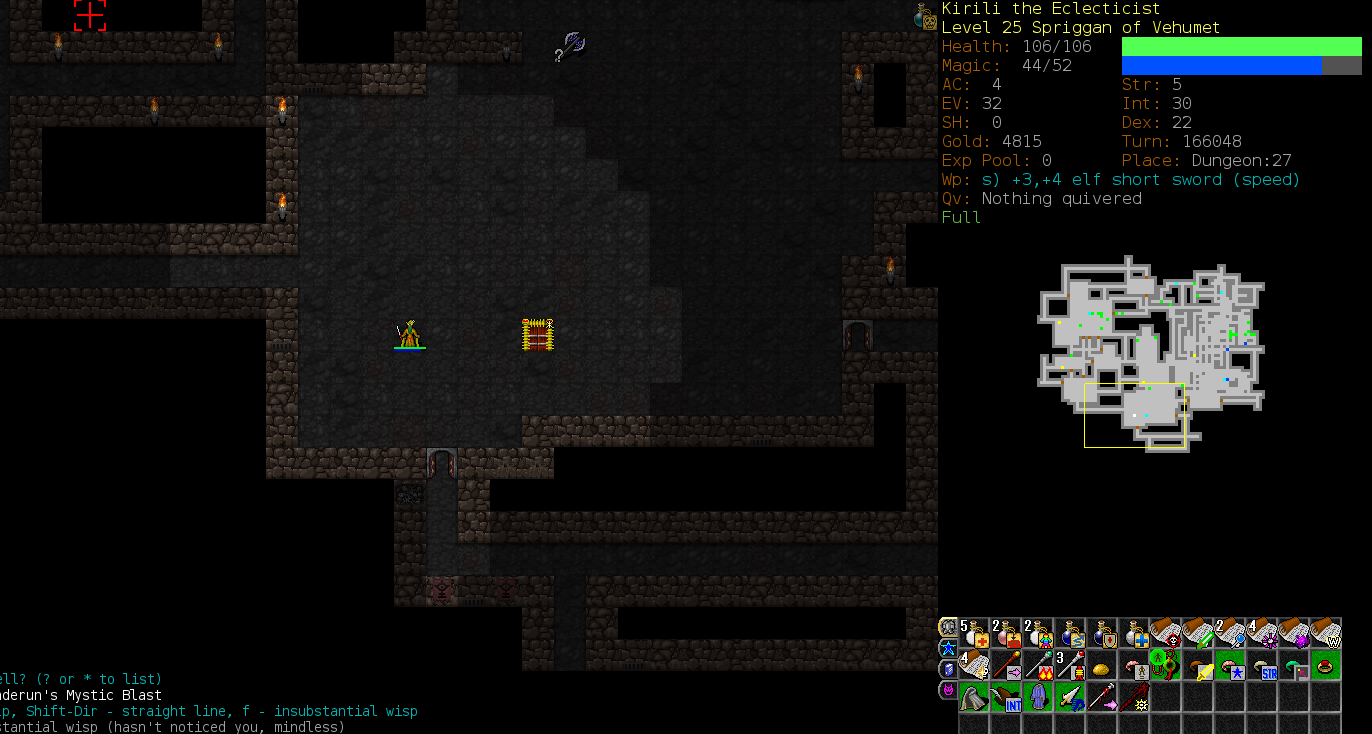Select the equipped grey cloak

coord(974,697)
